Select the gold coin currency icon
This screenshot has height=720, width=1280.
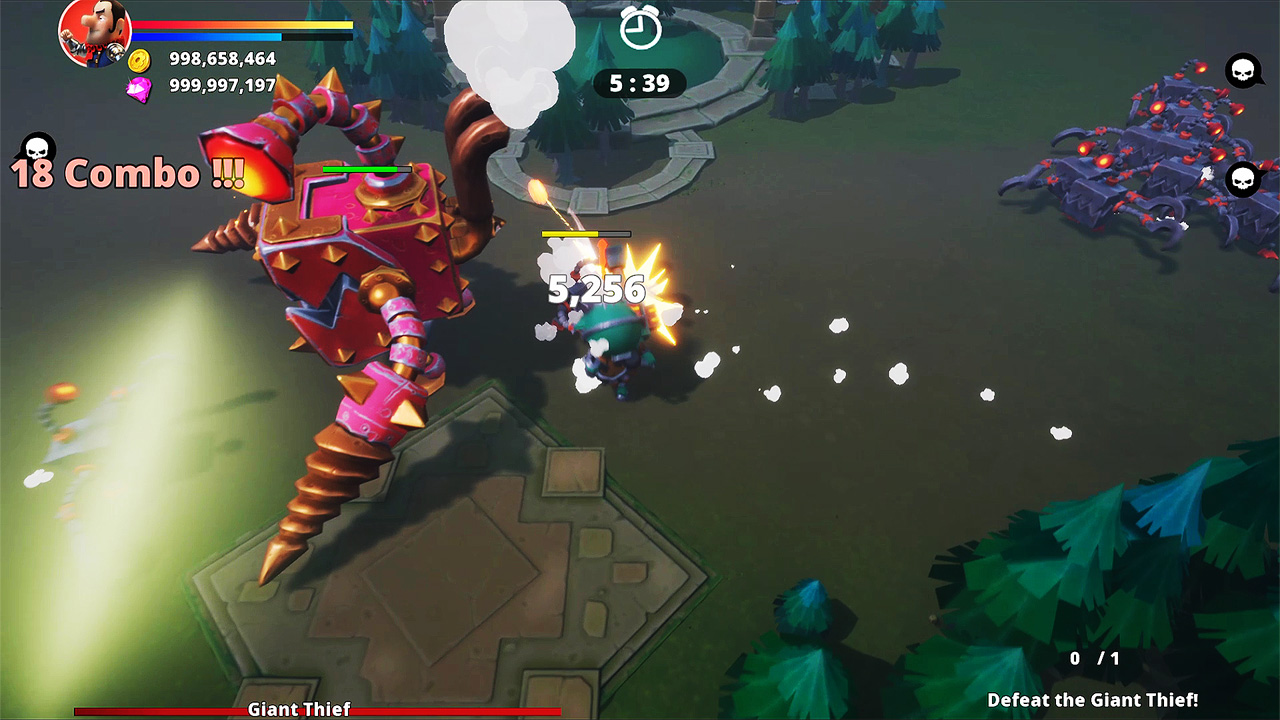coord(138,60)
